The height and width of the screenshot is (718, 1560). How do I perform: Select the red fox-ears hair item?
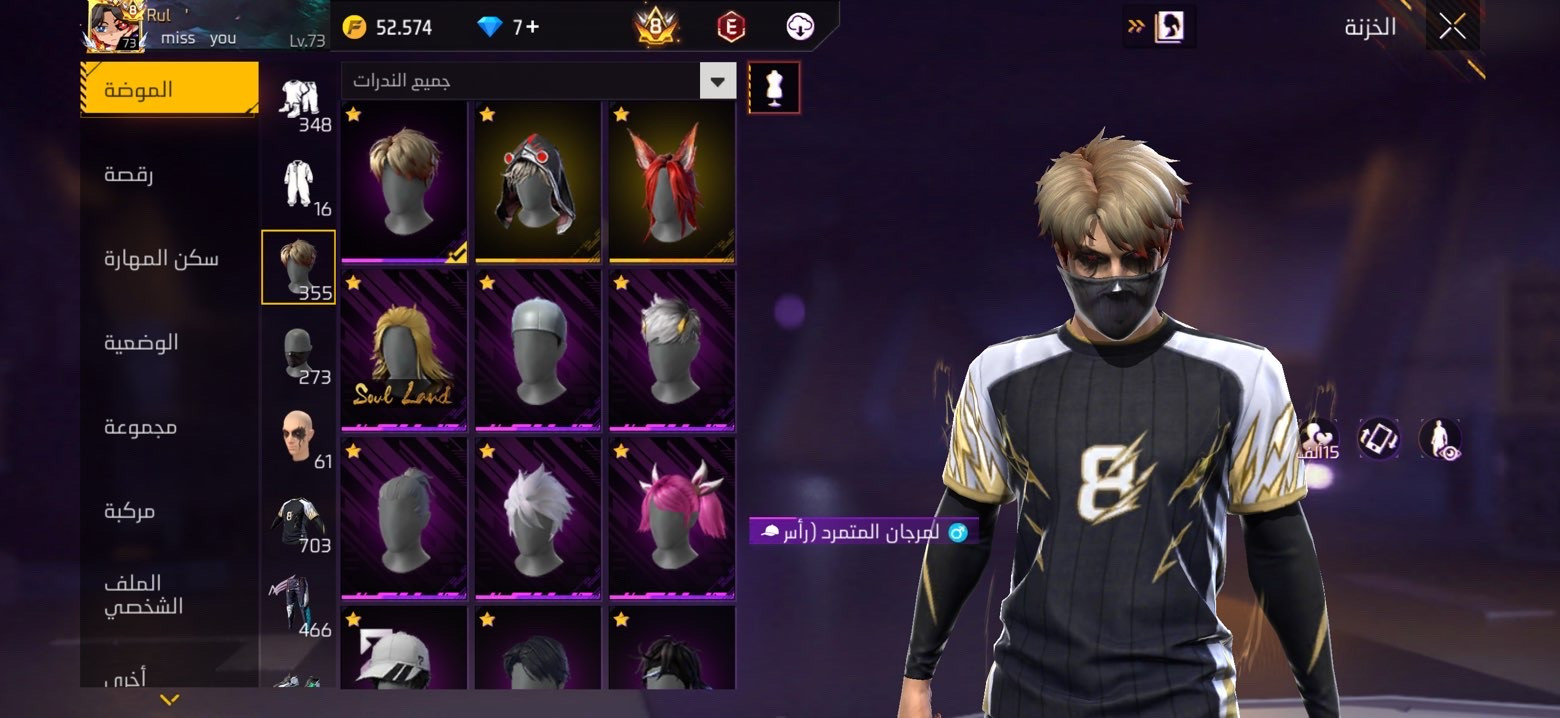tap(672, 180)
